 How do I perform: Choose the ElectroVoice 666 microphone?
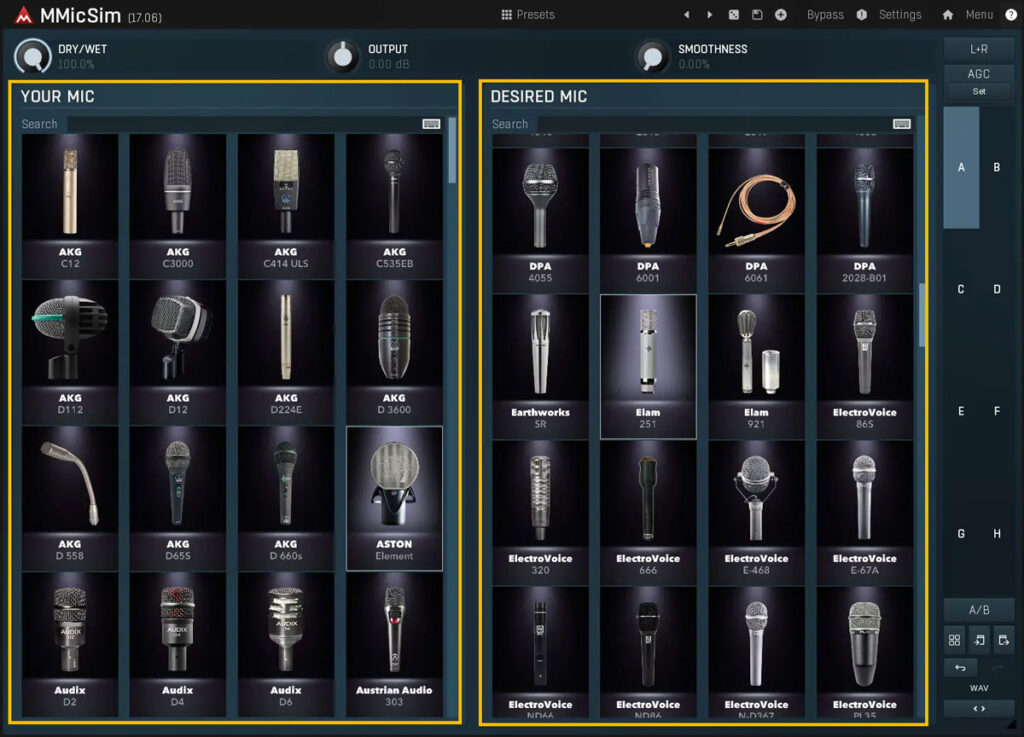pyautogui.click(x=648, y=511)
